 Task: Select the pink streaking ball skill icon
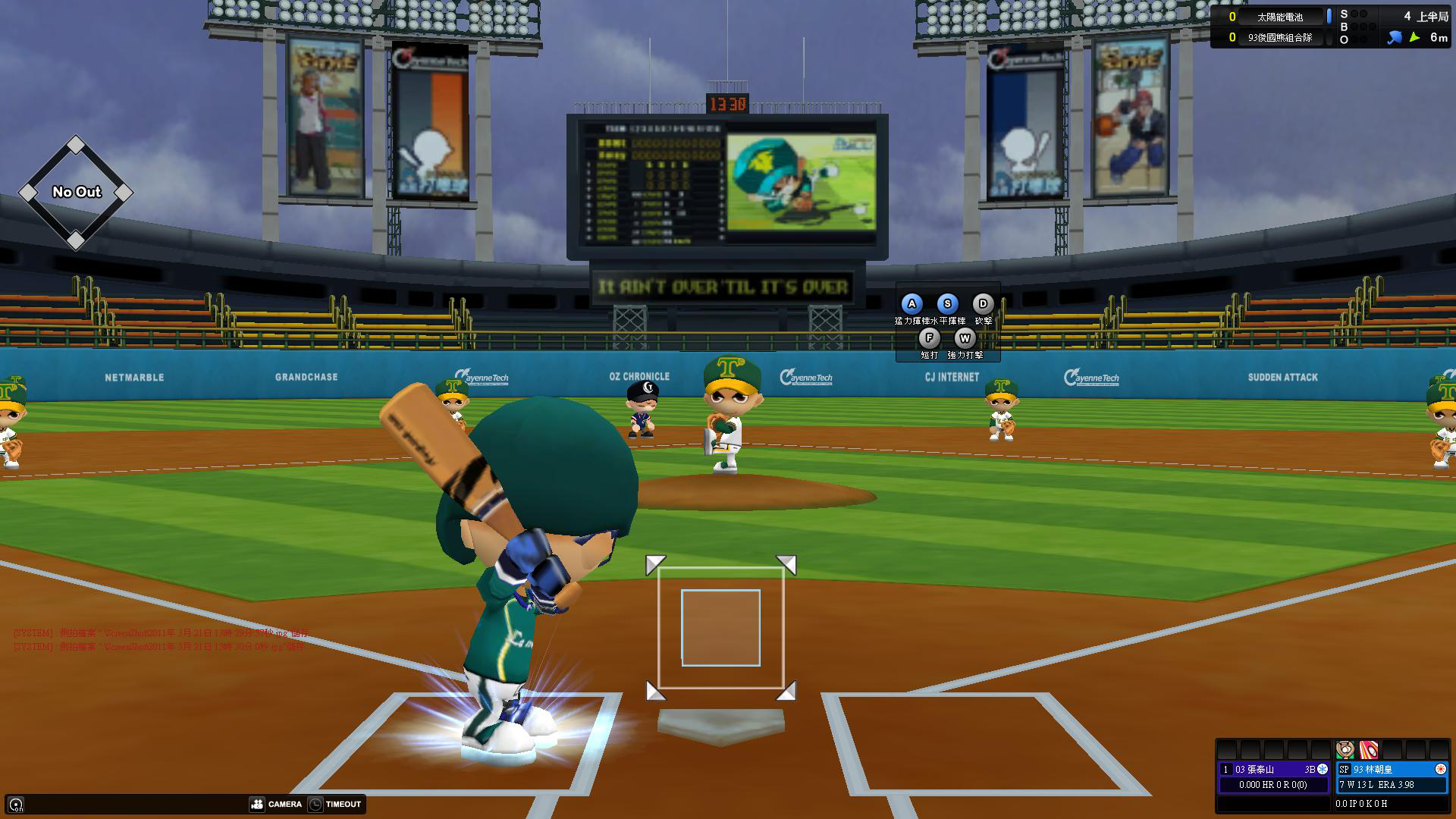pos(1368,750)
